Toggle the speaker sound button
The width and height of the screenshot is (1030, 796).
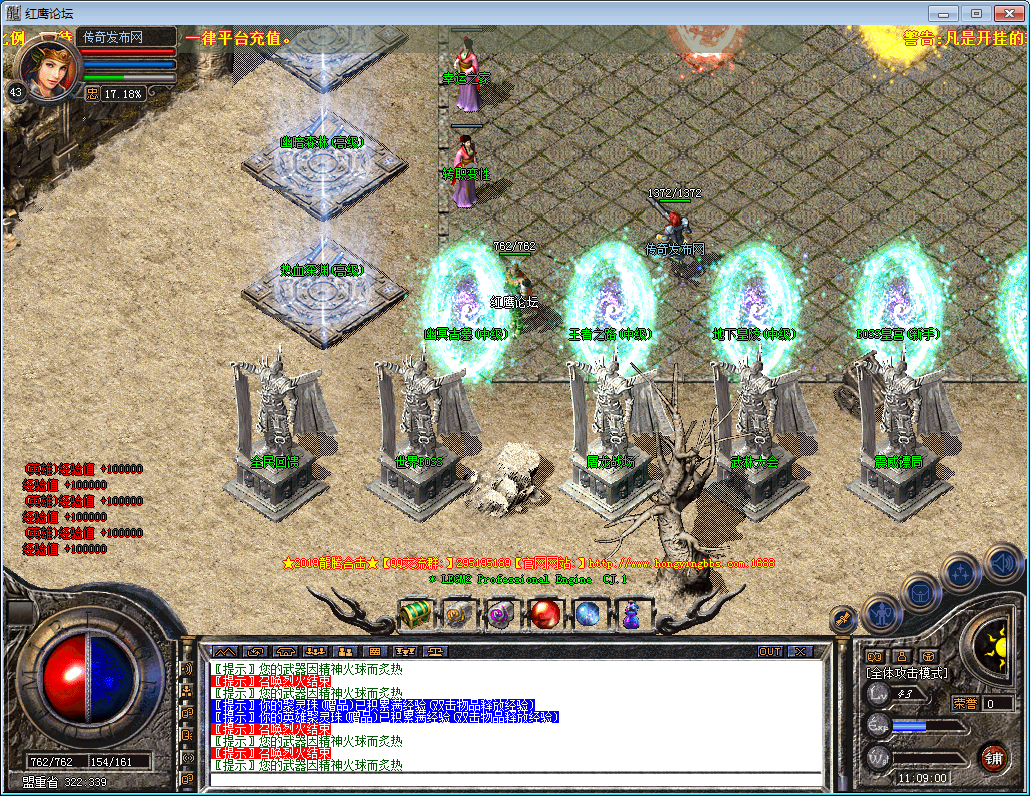(1001, 563)
